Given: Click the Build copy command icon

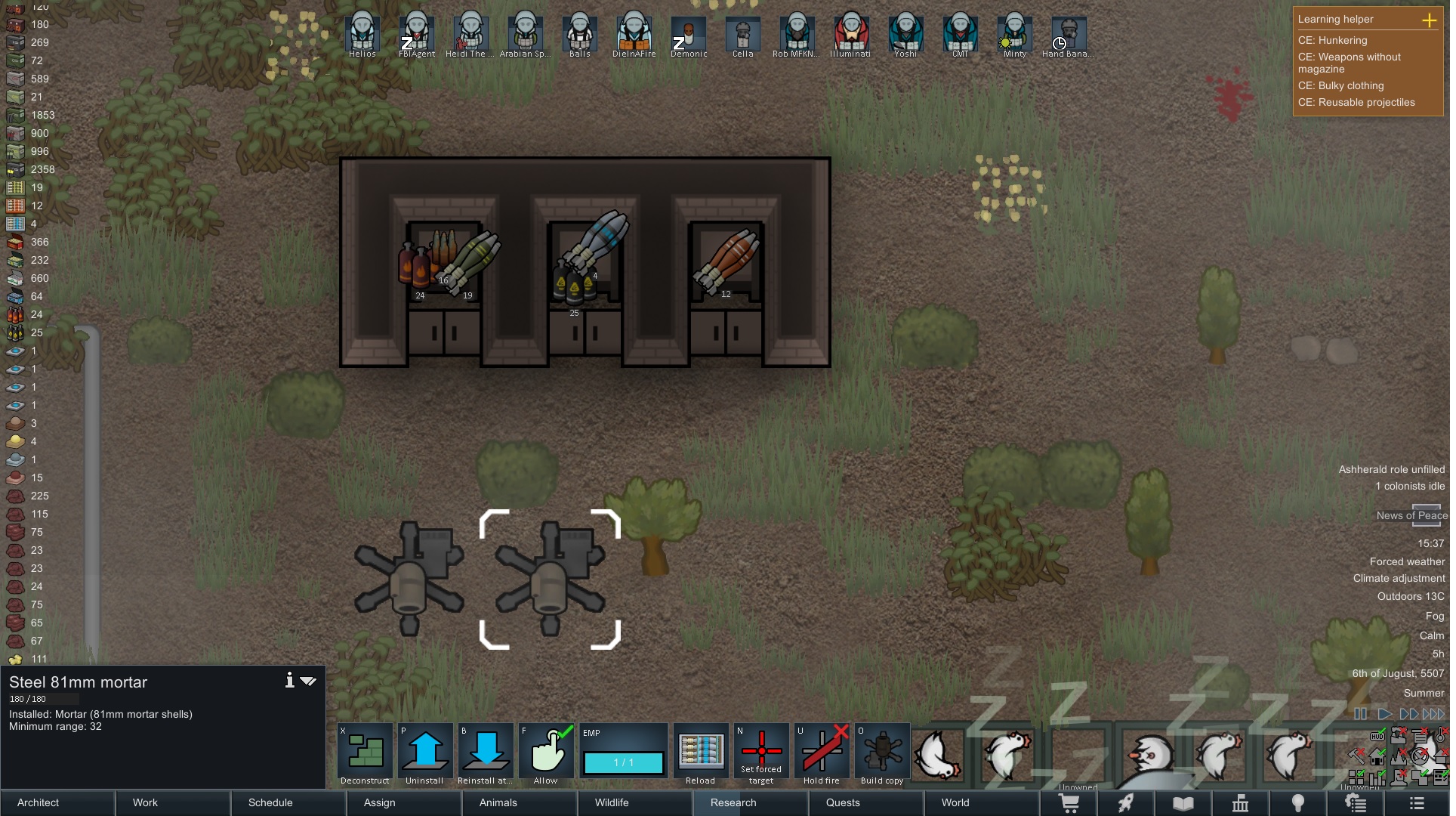Looking at the screenshot, I should pyautogui.click(x=882, y=750).
